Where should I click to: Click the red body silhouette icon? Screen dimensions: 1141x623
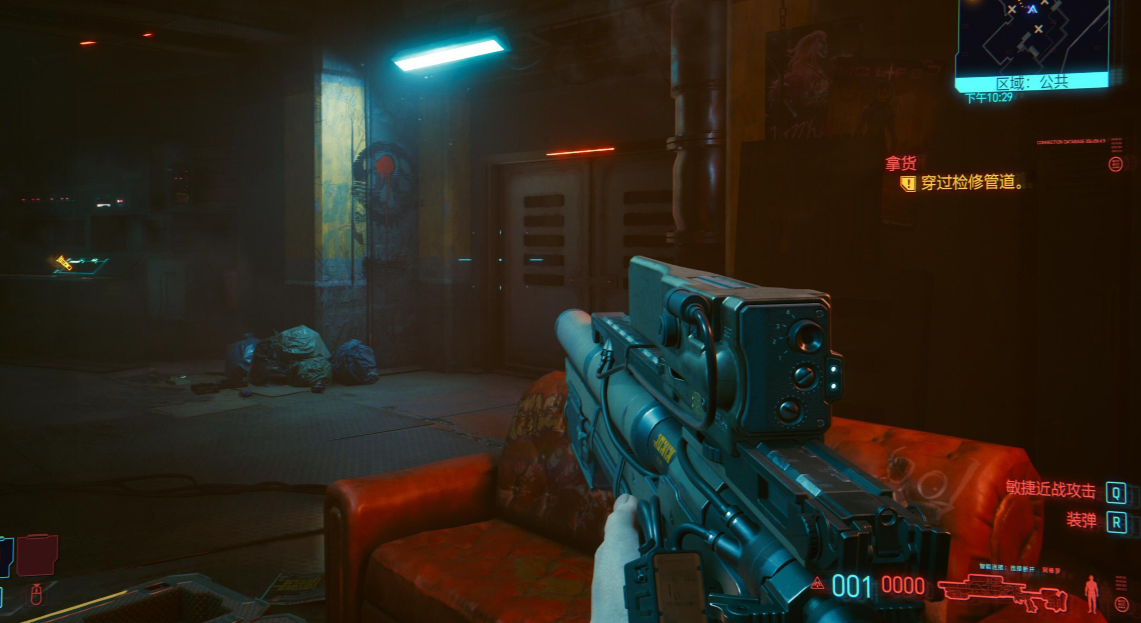[x=1091, y=593]
